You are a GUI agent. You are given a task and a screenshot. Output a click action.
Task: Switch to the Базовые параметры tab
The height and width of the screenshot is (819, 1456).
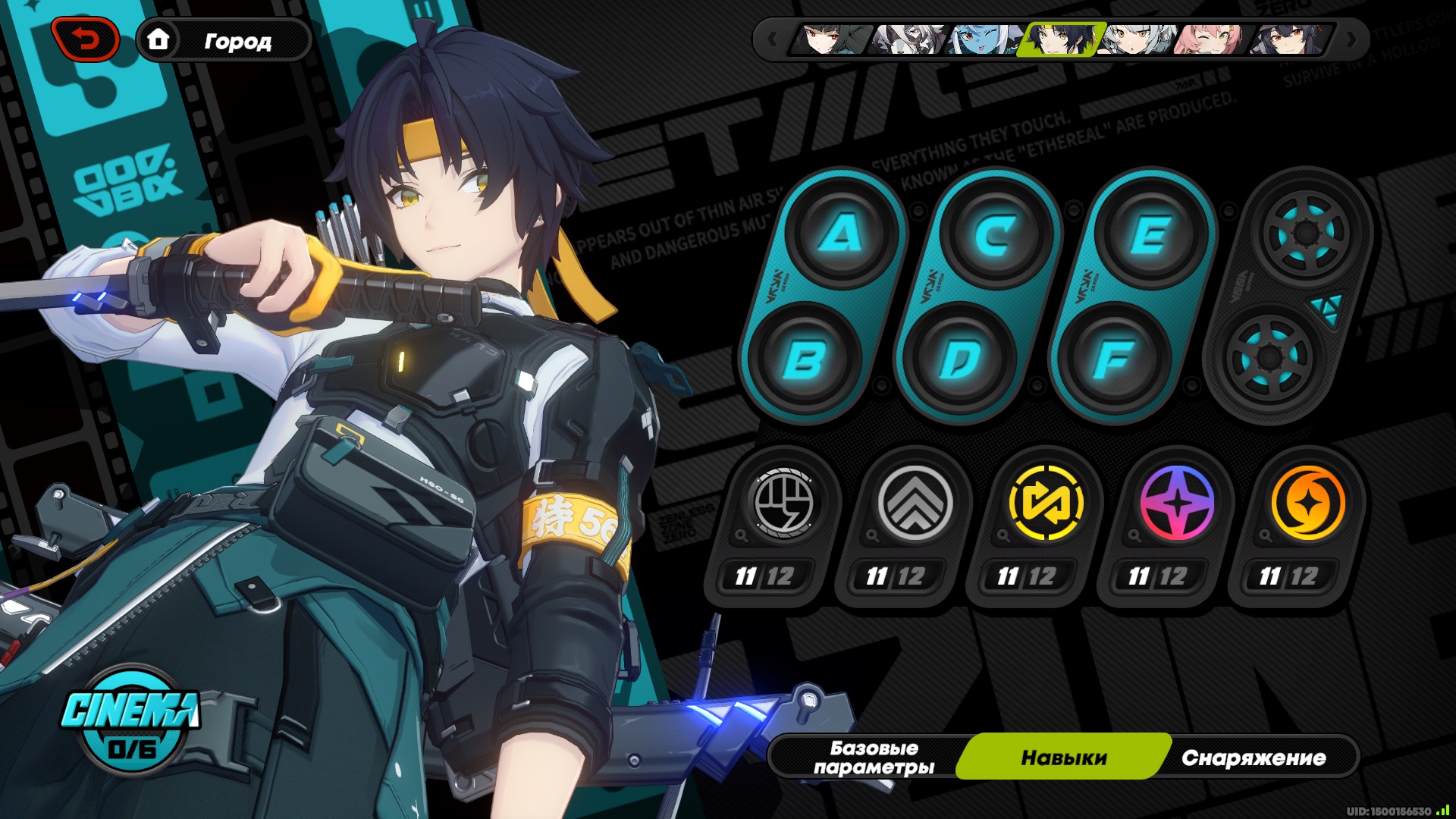[x=874, y=758]
